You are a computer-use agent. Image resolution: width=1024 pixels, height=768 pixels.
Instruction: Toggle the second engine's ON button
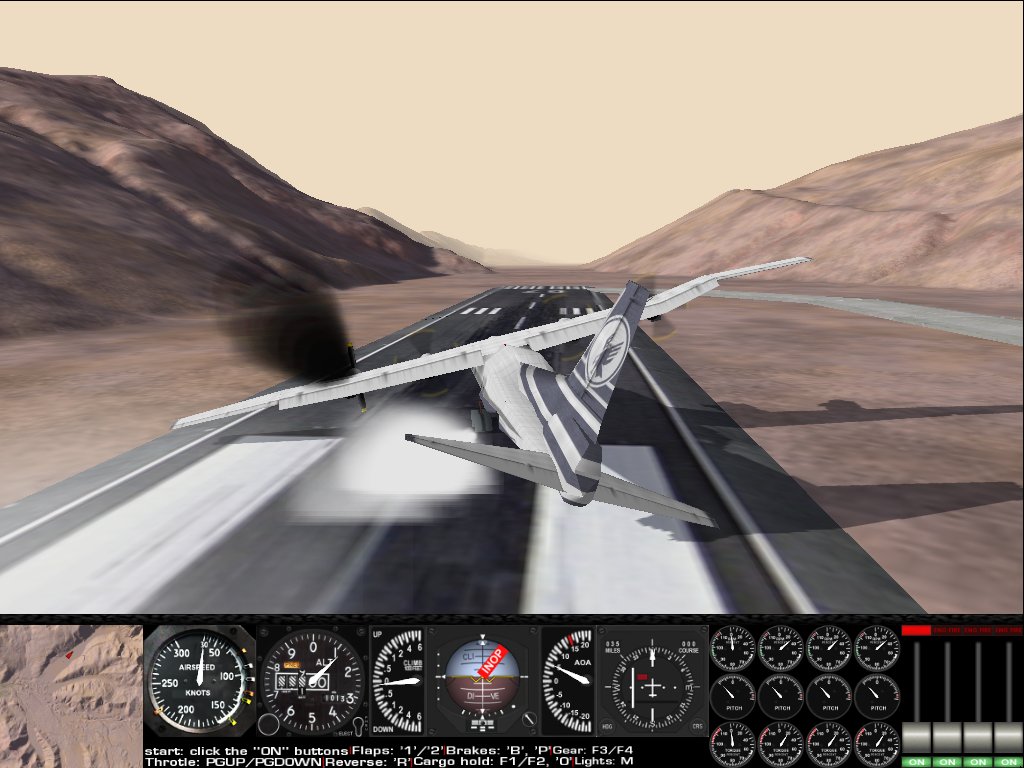click(x=947, y=761)
